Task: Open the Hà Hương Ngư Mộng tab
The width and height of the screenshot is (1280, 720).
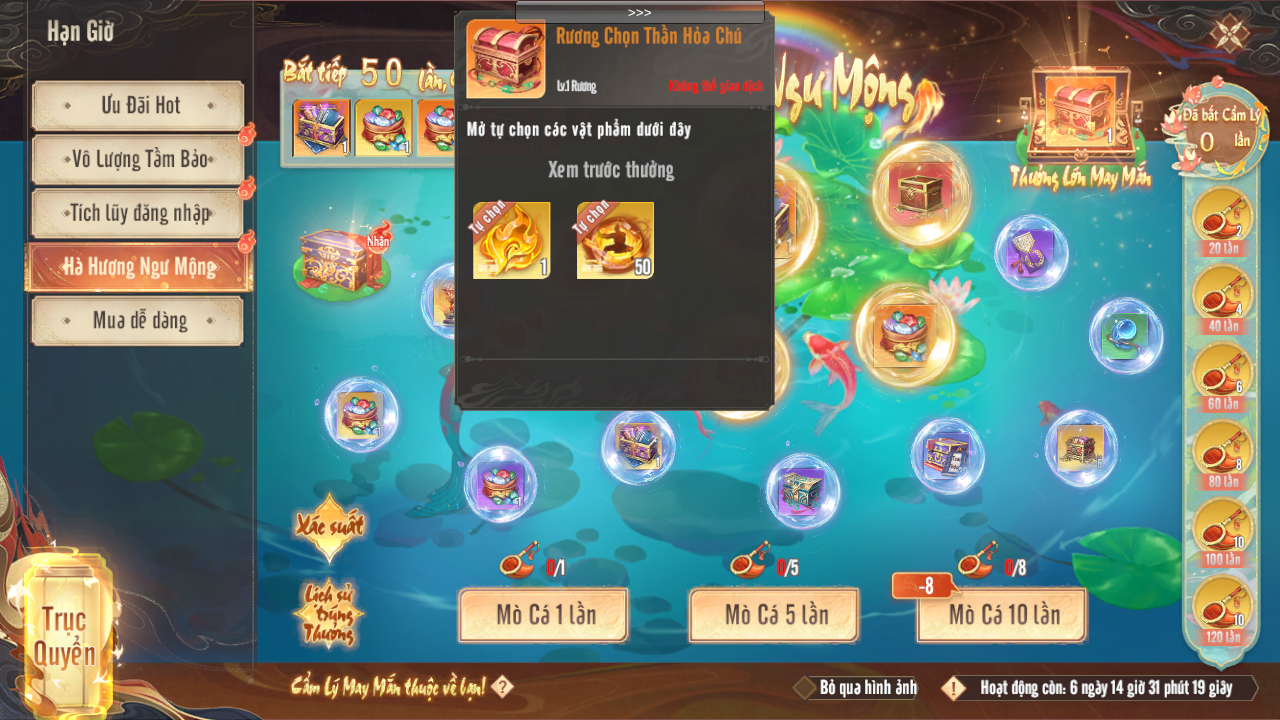Action: [x=138, y=267]
